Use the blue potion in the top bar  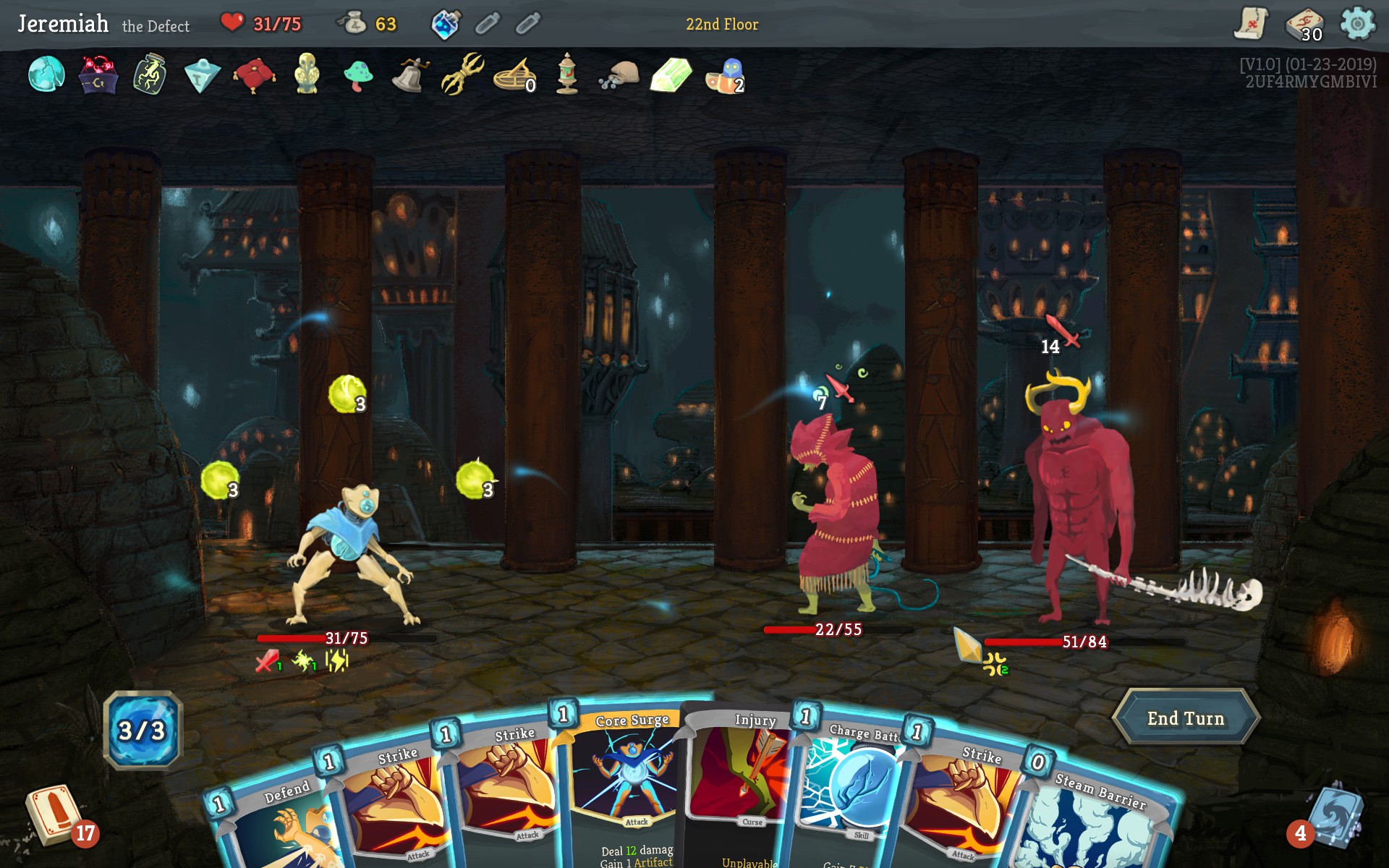(445, 25)
